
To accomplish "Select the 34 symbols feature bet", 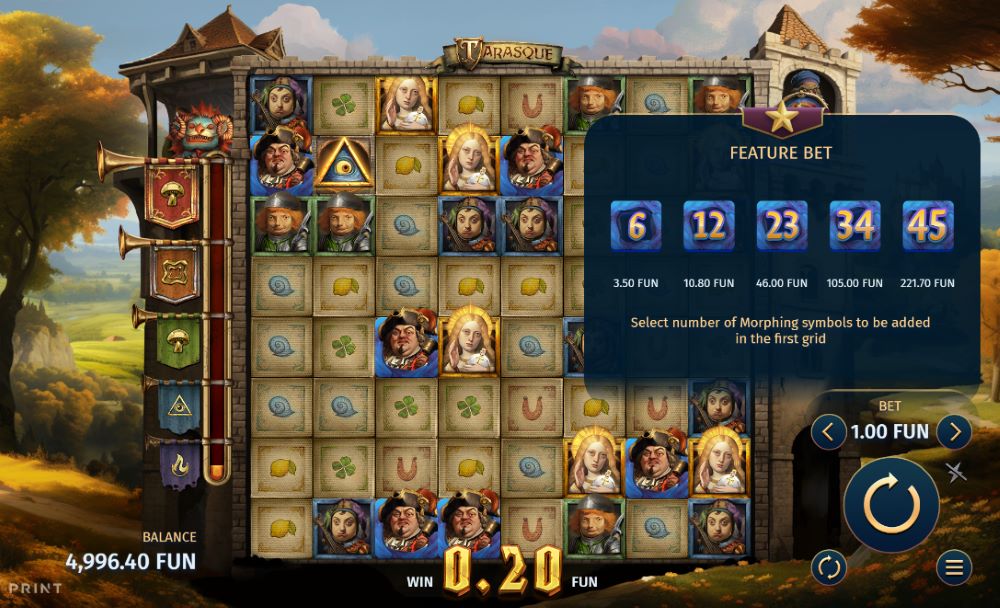I will [x=855, y=226].
